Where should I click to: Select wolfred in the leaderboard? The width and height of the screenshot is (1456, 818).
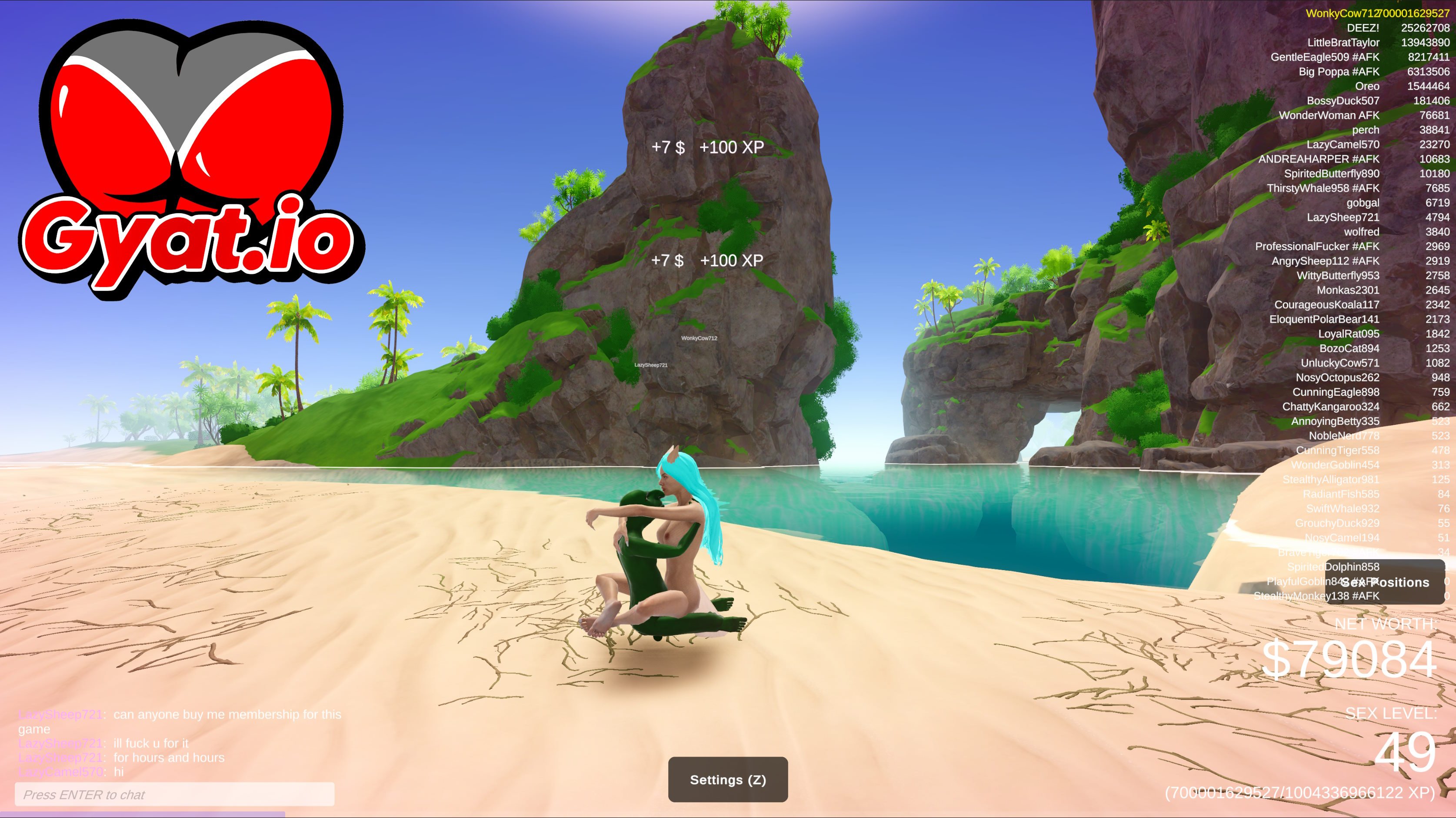pyautogui.click(x=1361, y=232)
